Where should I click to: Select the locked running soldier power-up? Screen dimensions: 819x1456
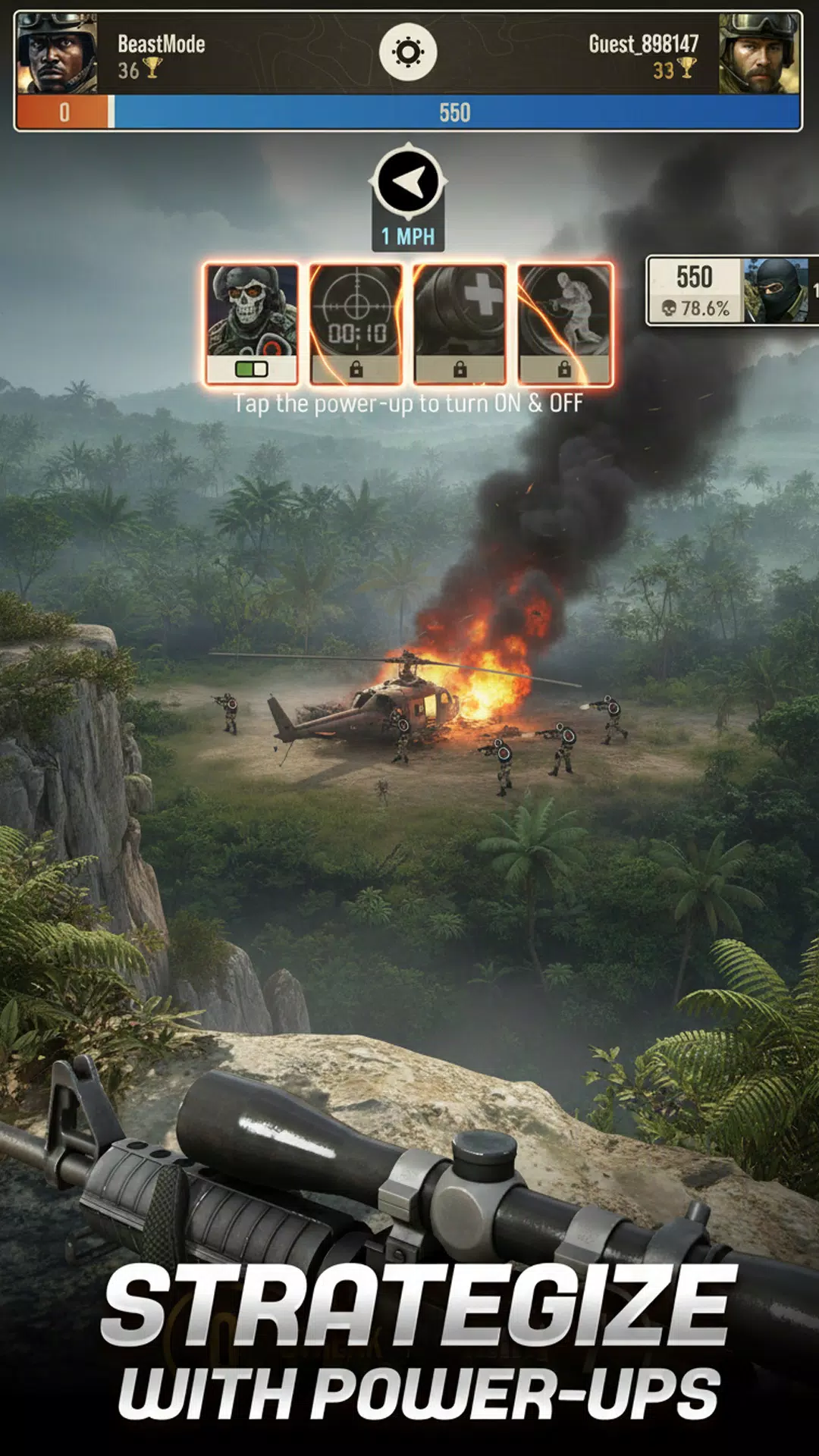click(564, 324)
